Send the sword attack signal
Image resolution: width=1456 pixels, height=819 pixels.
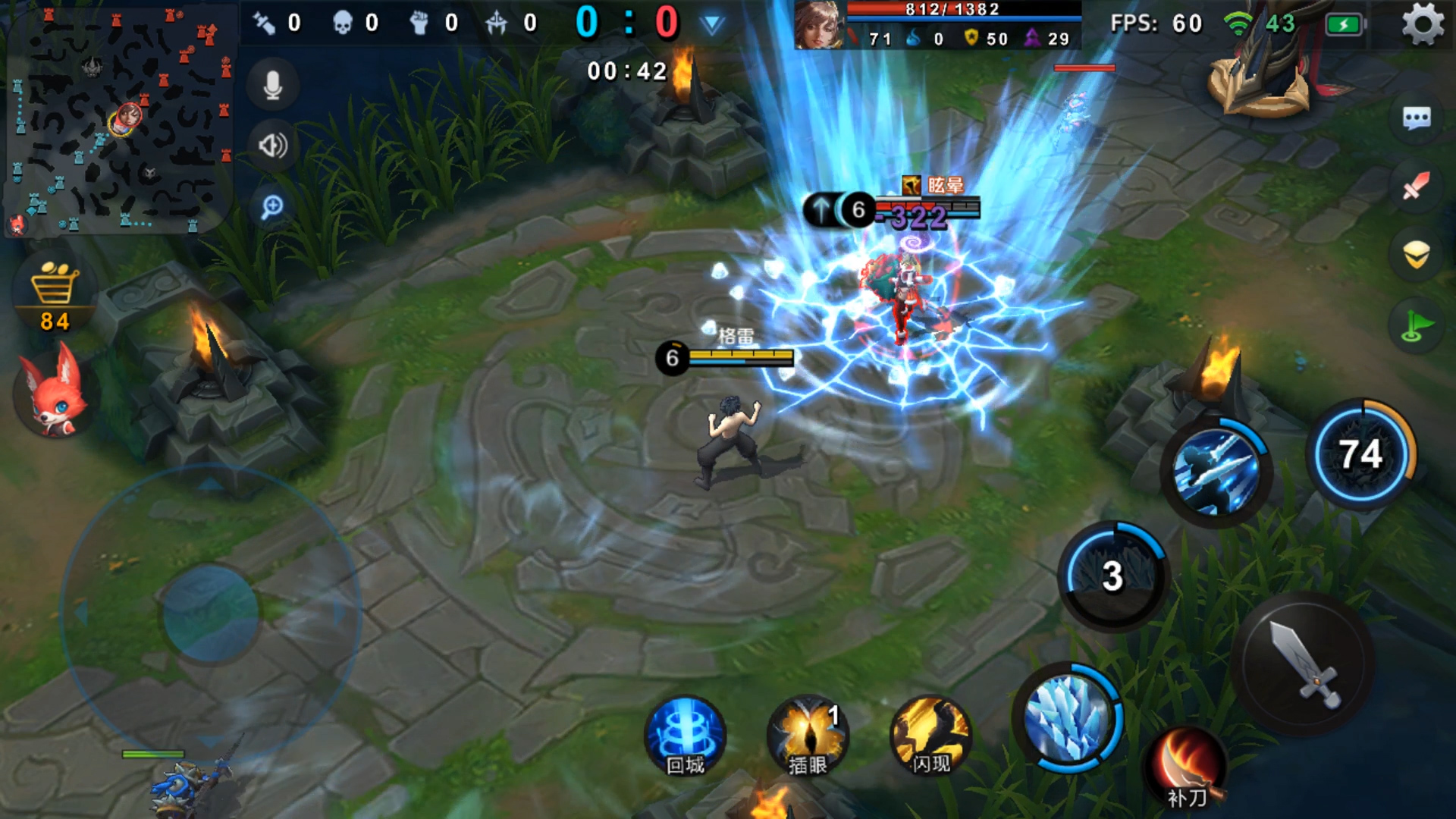[1417, 186]
